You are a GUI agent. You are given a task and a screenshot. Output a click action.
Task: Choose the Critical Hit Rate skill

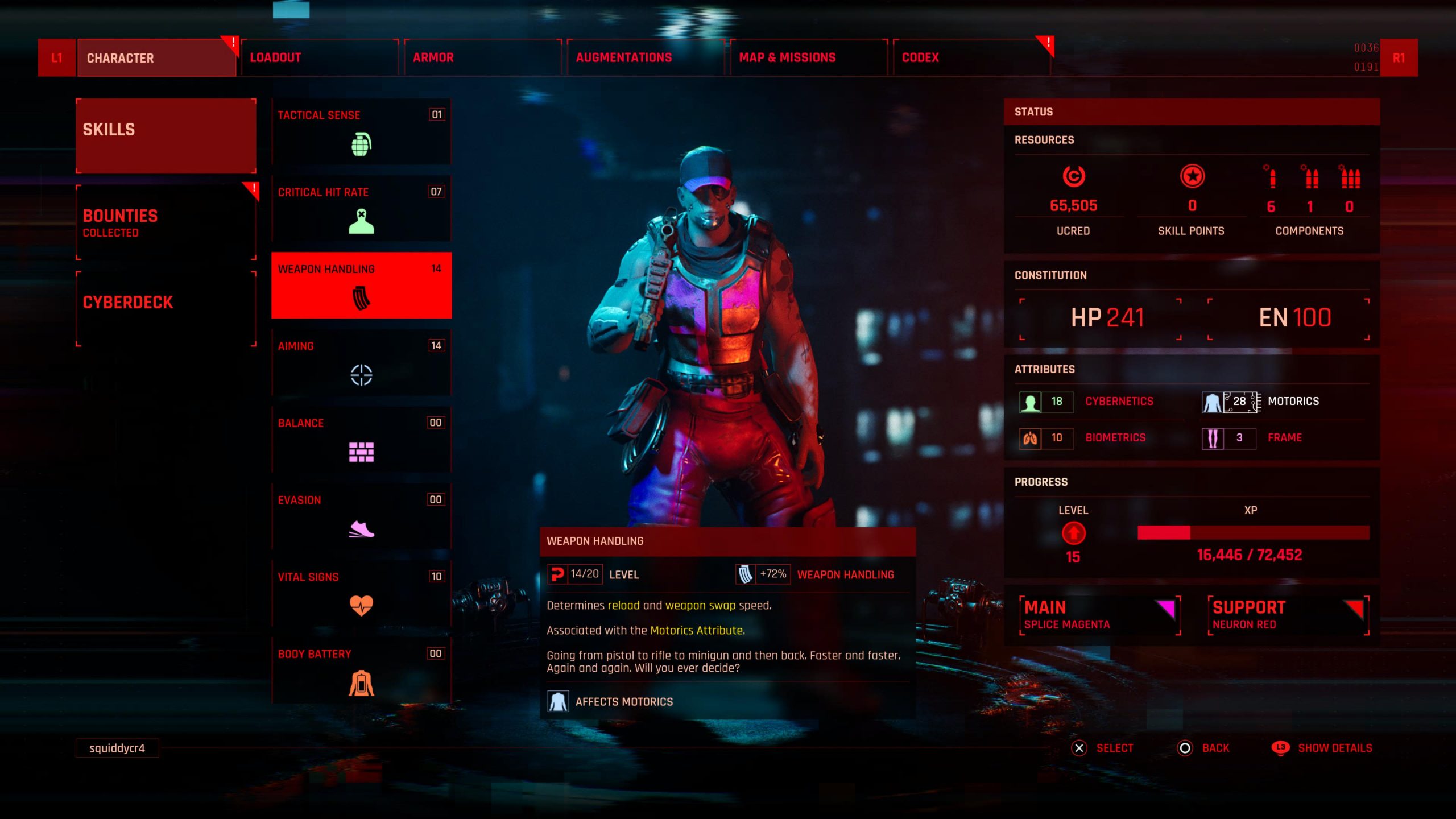coord(361,208)
